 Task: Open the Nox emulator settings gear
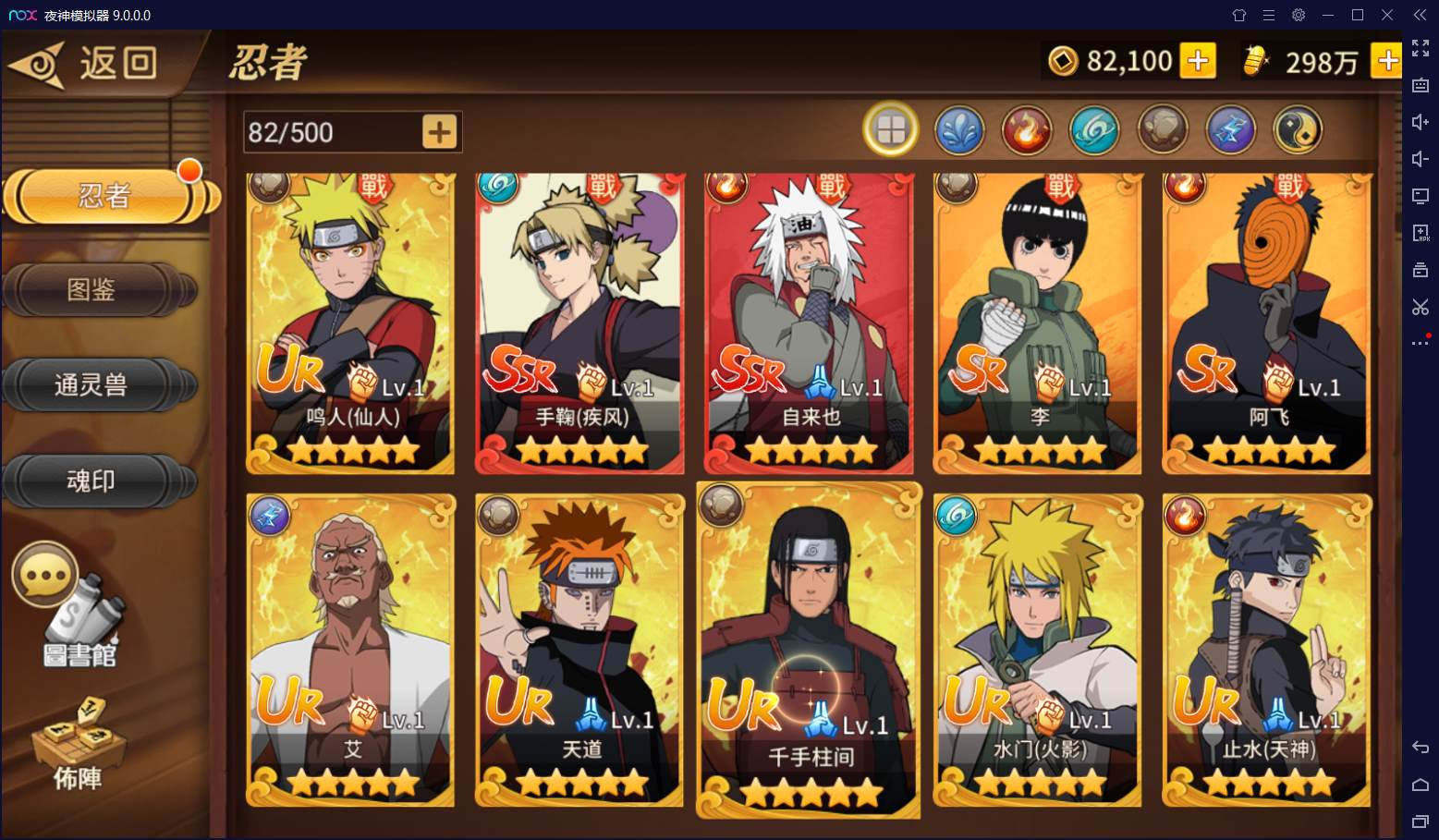1298,15
